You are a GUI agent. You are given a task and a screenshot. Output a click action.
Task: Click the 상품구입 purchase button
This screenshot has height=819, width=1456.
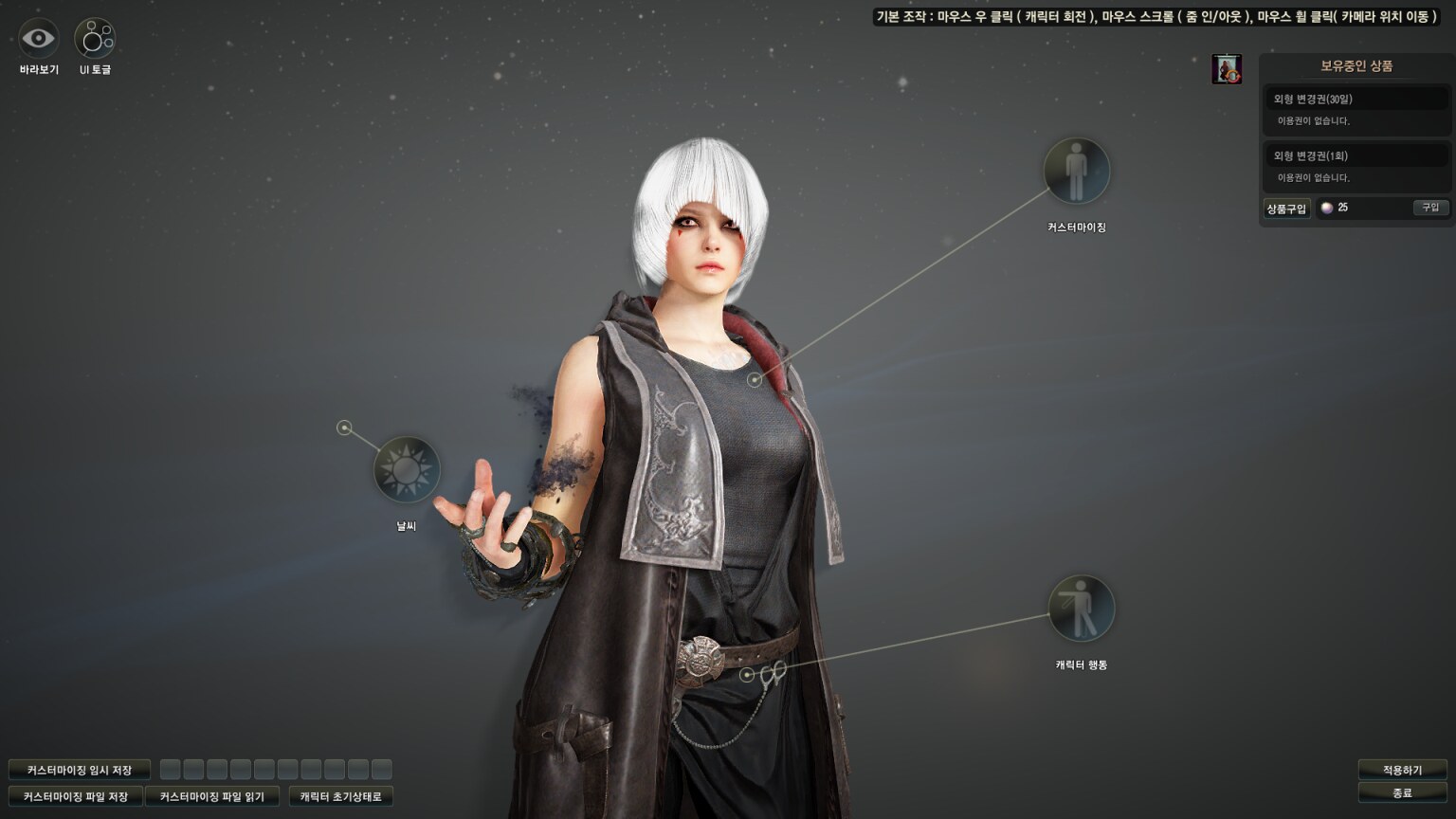[1286, 209]
